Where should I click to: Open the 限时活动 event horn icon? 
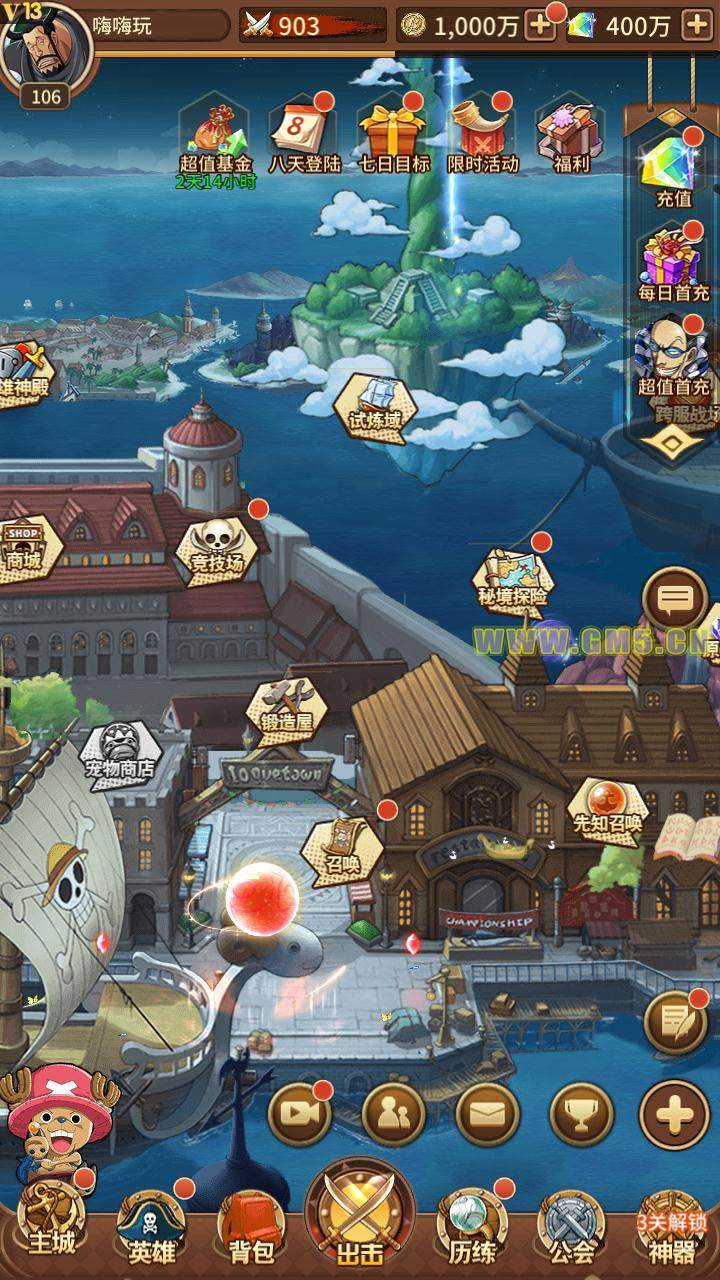click(x=482, y=132)
